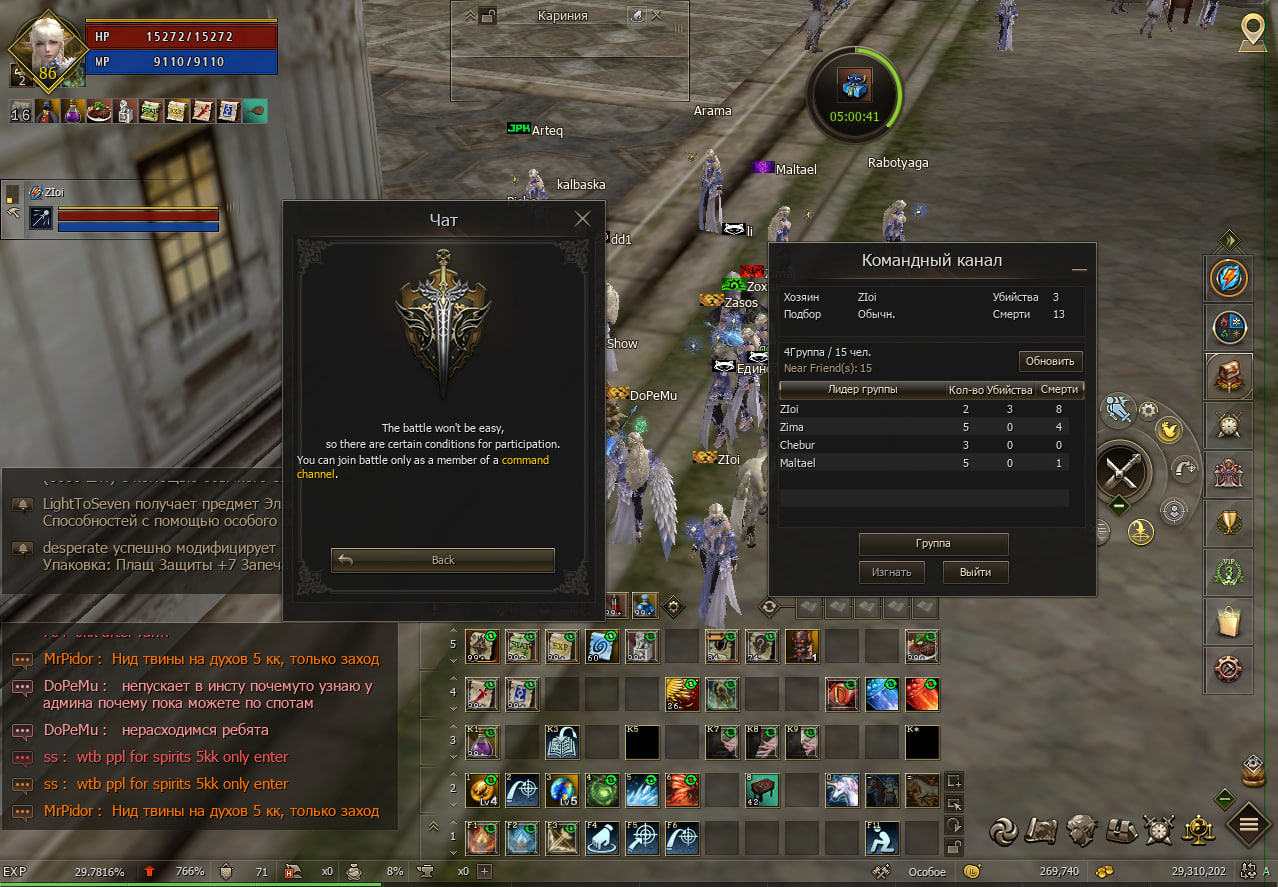Close the Кариния target window

coord(657,16)
